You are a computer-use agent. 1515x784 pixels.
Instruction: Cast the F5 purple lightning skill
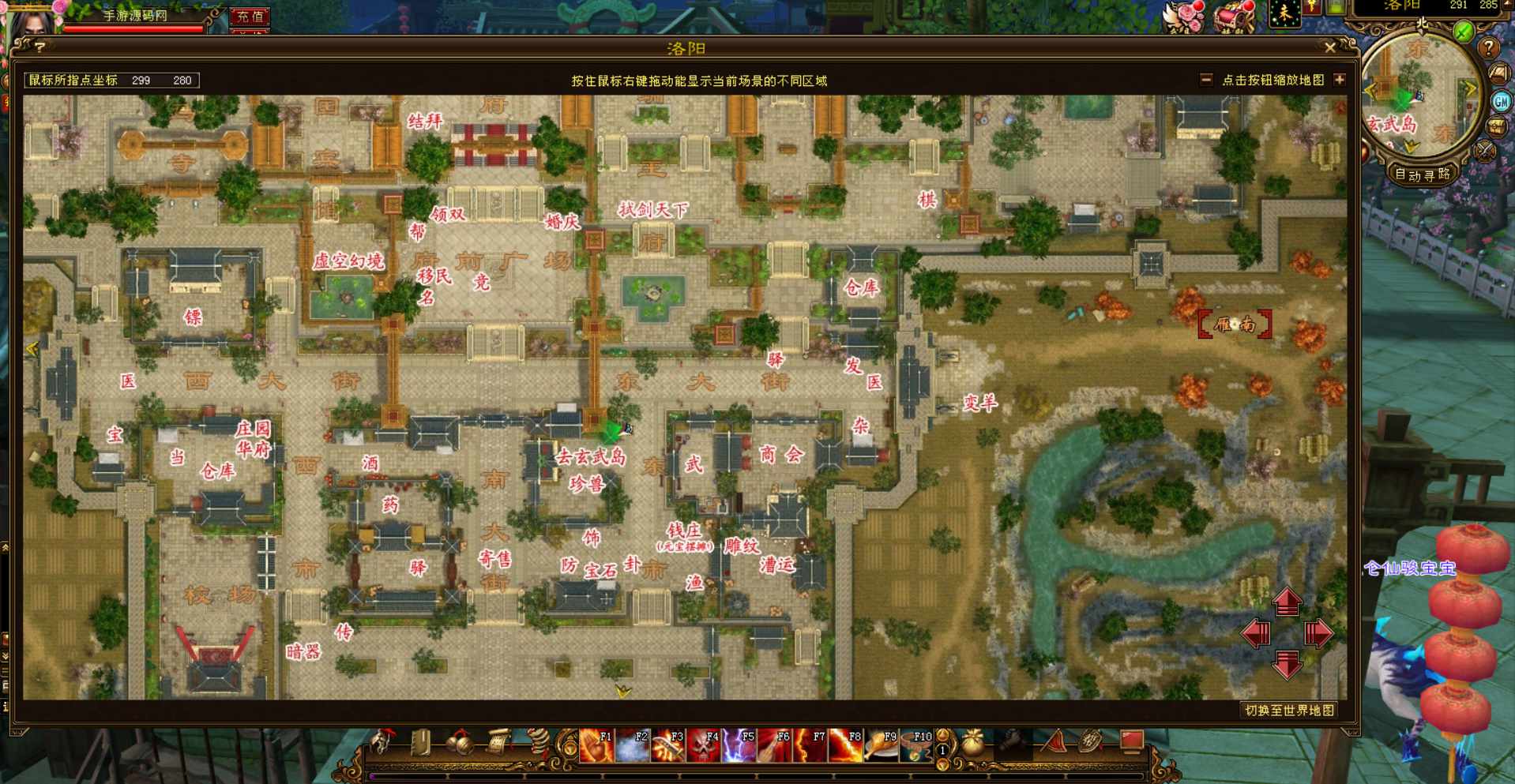[x=739, y=745]
